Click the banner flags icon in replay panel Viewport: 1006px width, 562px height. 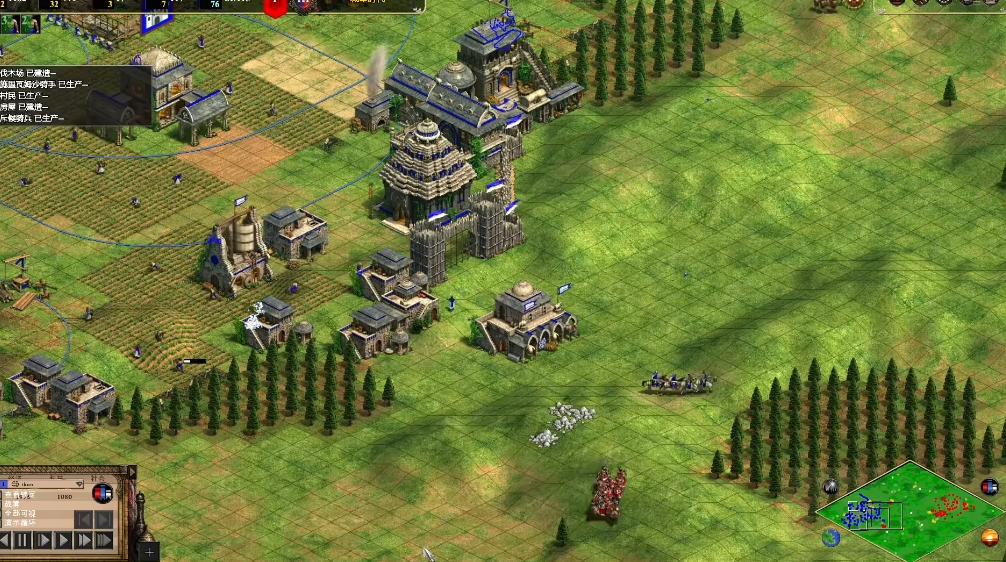click(102, 493)
